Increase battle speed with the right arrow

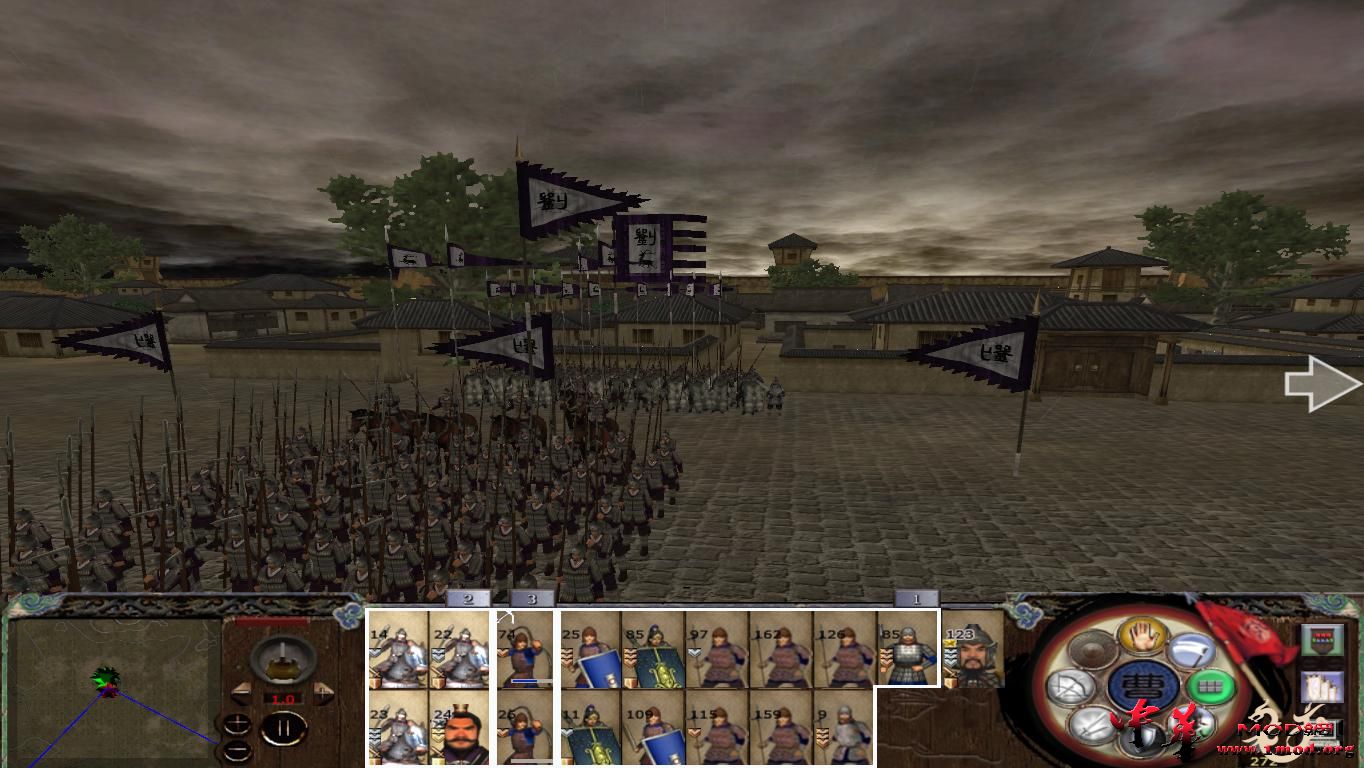(x=323, y=691)
